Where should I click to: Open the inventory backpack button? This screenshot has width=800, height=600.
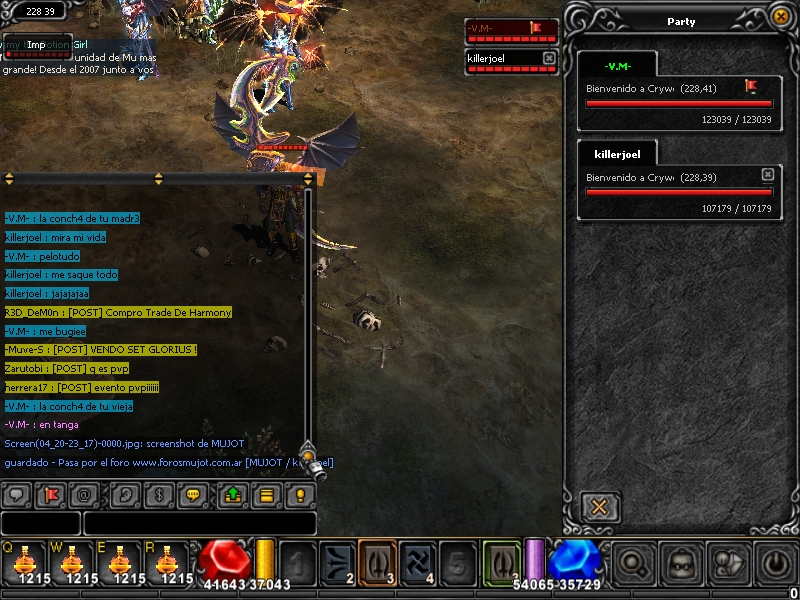click(x=681, y=563)
